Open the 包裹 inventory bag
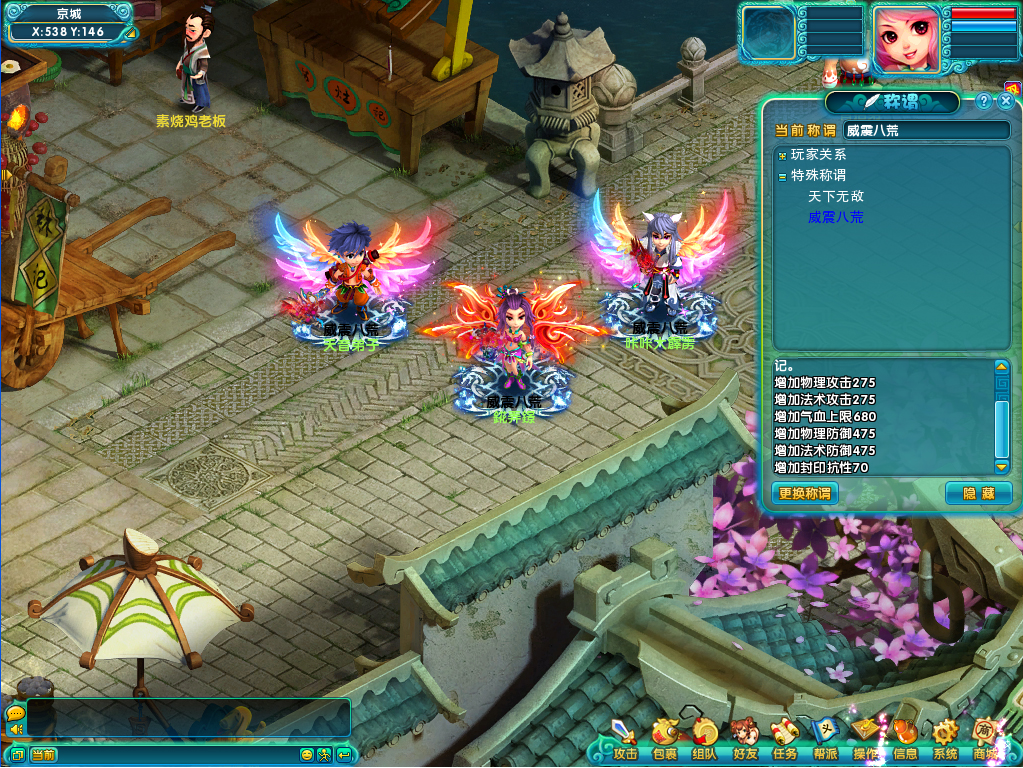 coord(664,740)
